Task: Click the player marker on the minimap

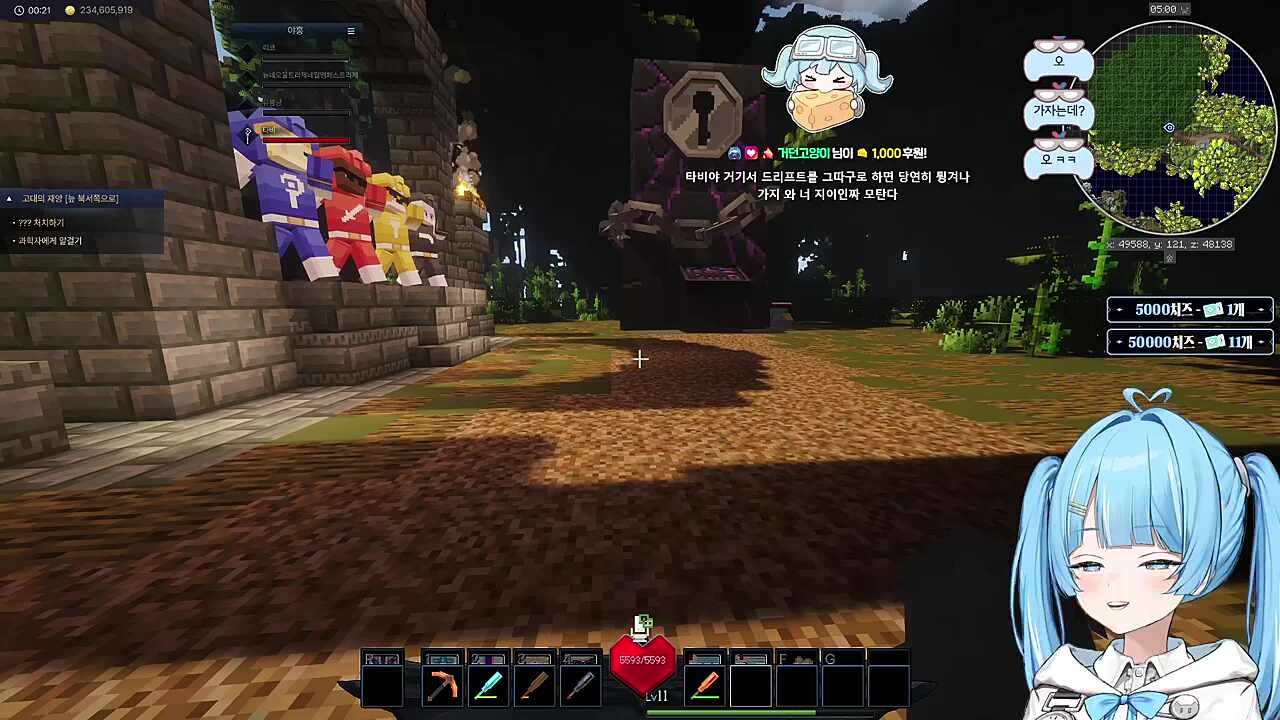Action: (x=1169, y=128)
